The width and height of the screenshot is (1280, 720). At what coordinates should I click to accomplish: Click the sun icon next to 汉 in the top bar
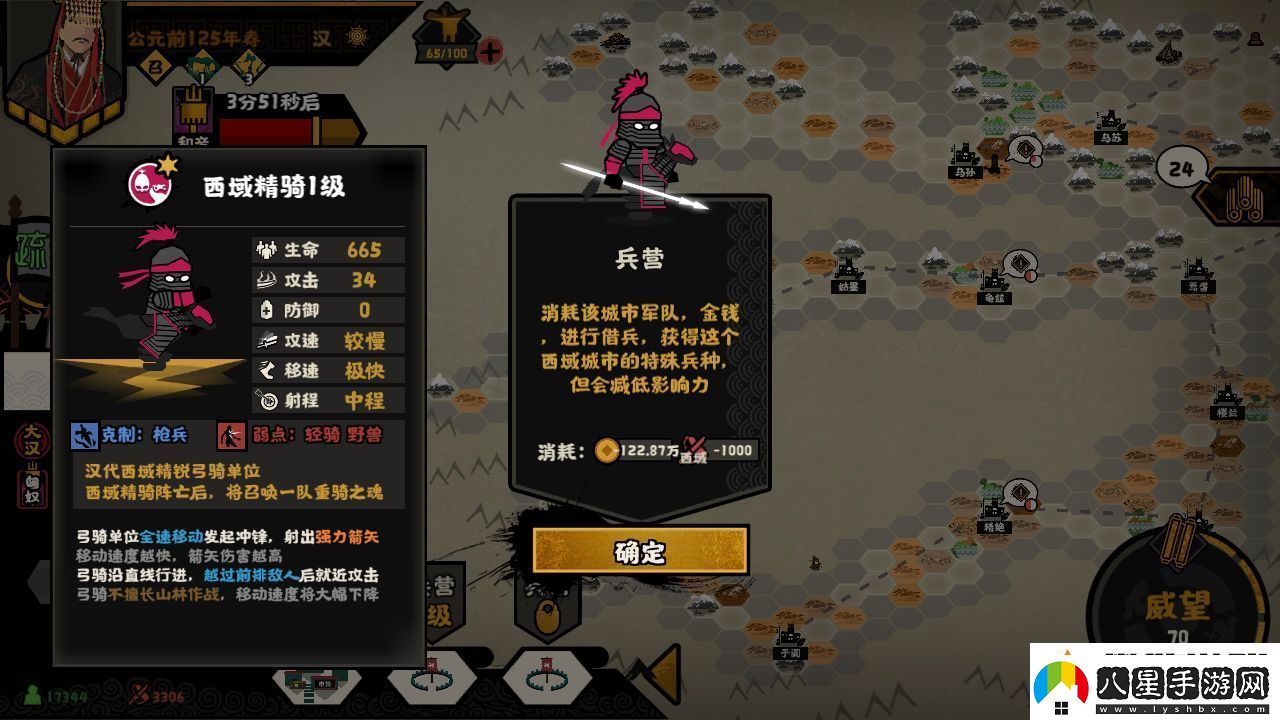point(355,37)
